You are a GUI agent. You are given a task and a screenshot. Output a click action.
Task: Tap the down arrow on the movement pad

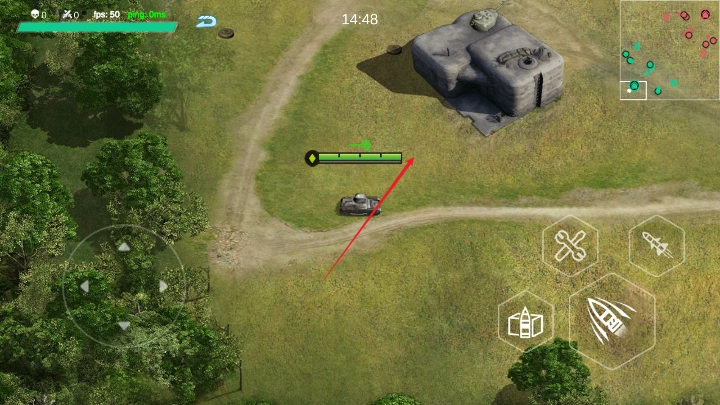click(x=123, y=325)
